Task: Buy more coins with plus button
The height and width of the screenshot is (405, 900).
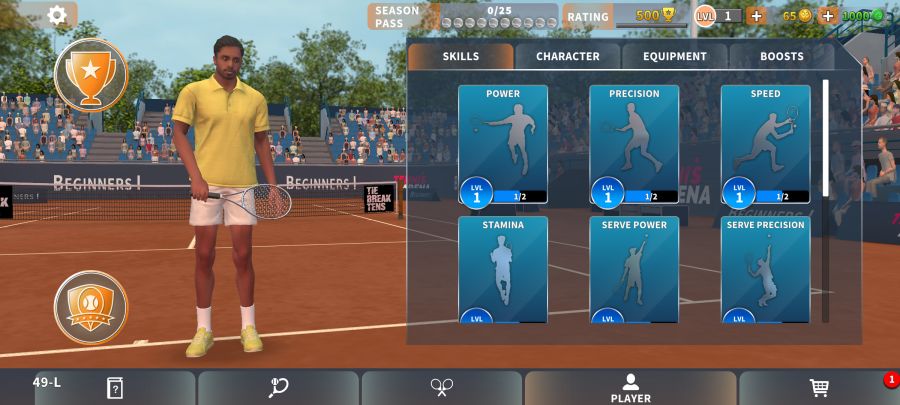Action: click(828, 16)
